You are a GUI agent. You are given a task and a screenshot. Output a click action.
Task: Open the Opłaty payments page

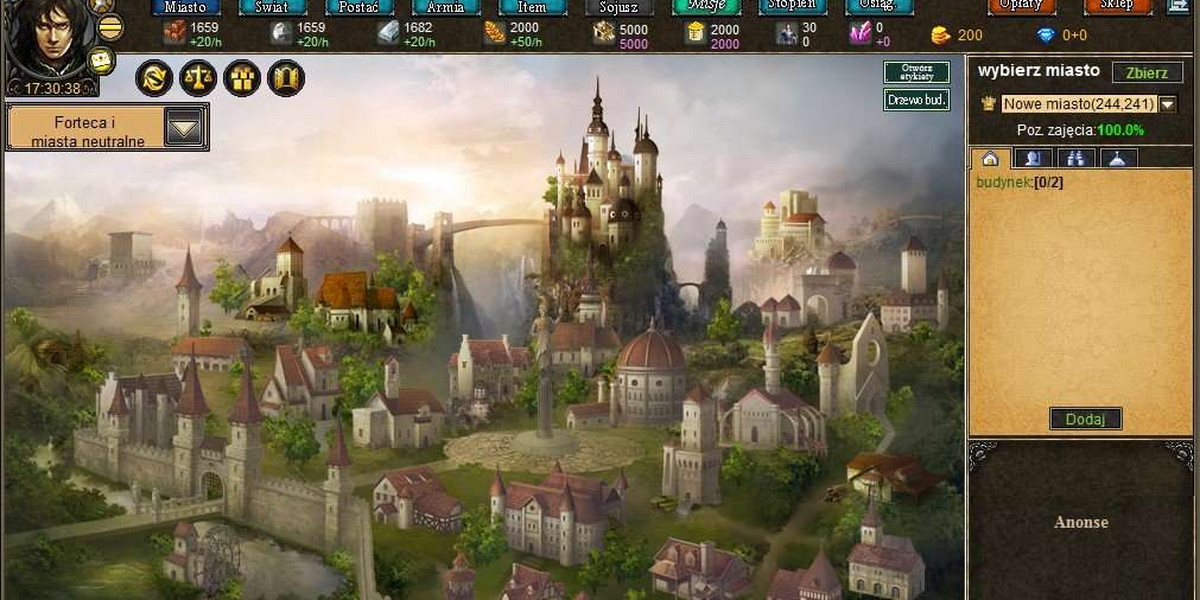(x=1021, y=7)
